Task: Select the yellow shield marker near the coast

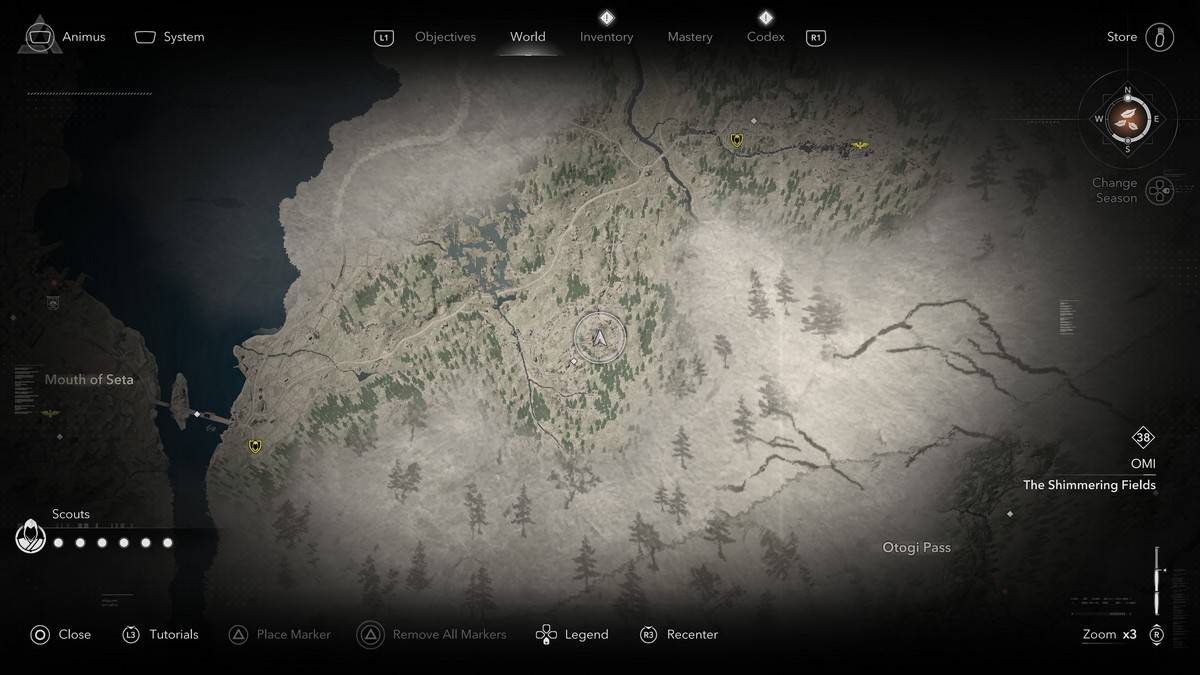Action: [x=255, y=446]
